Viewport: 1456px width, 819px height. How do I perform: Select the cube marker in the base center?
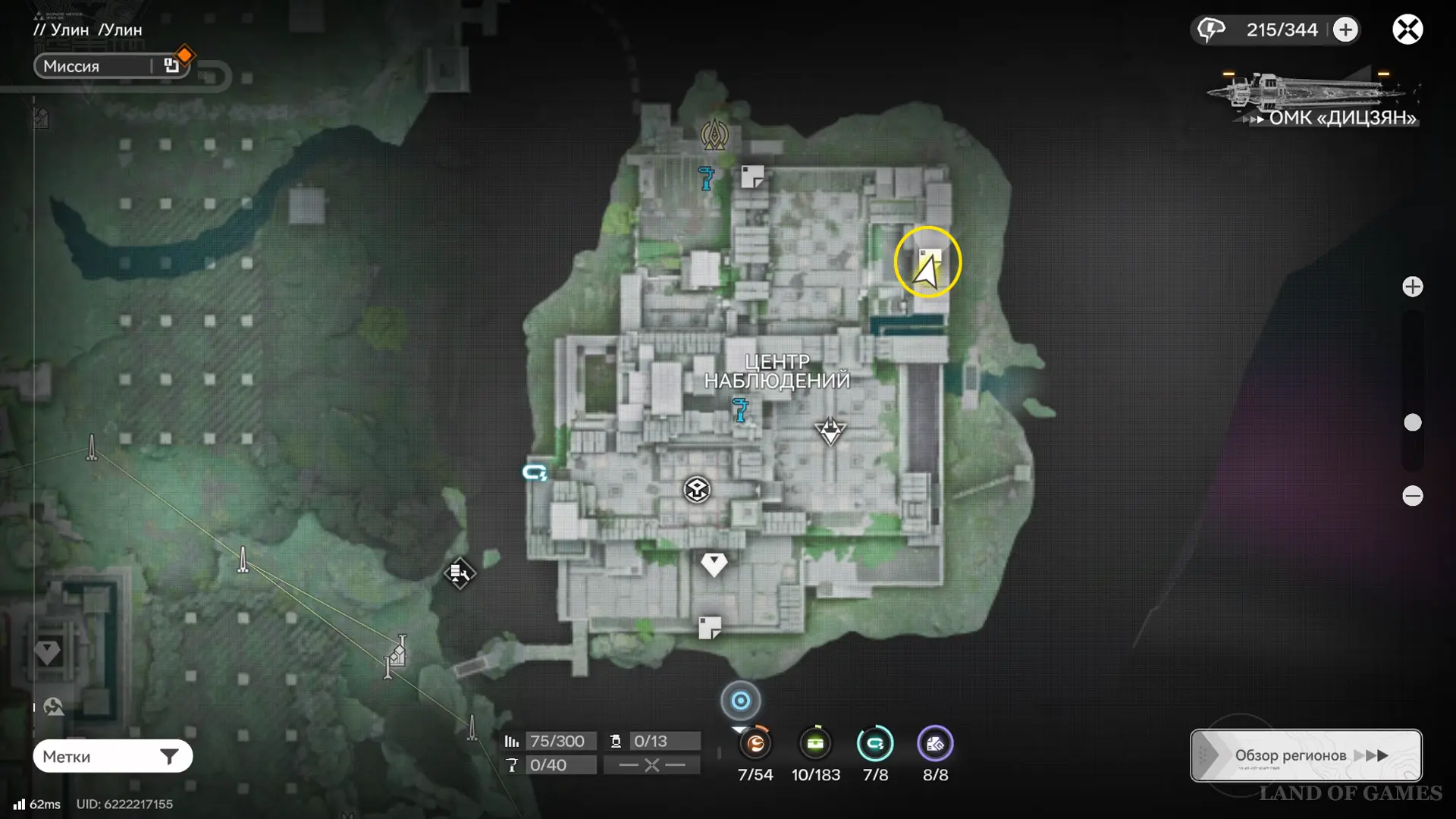click(697, 490)
